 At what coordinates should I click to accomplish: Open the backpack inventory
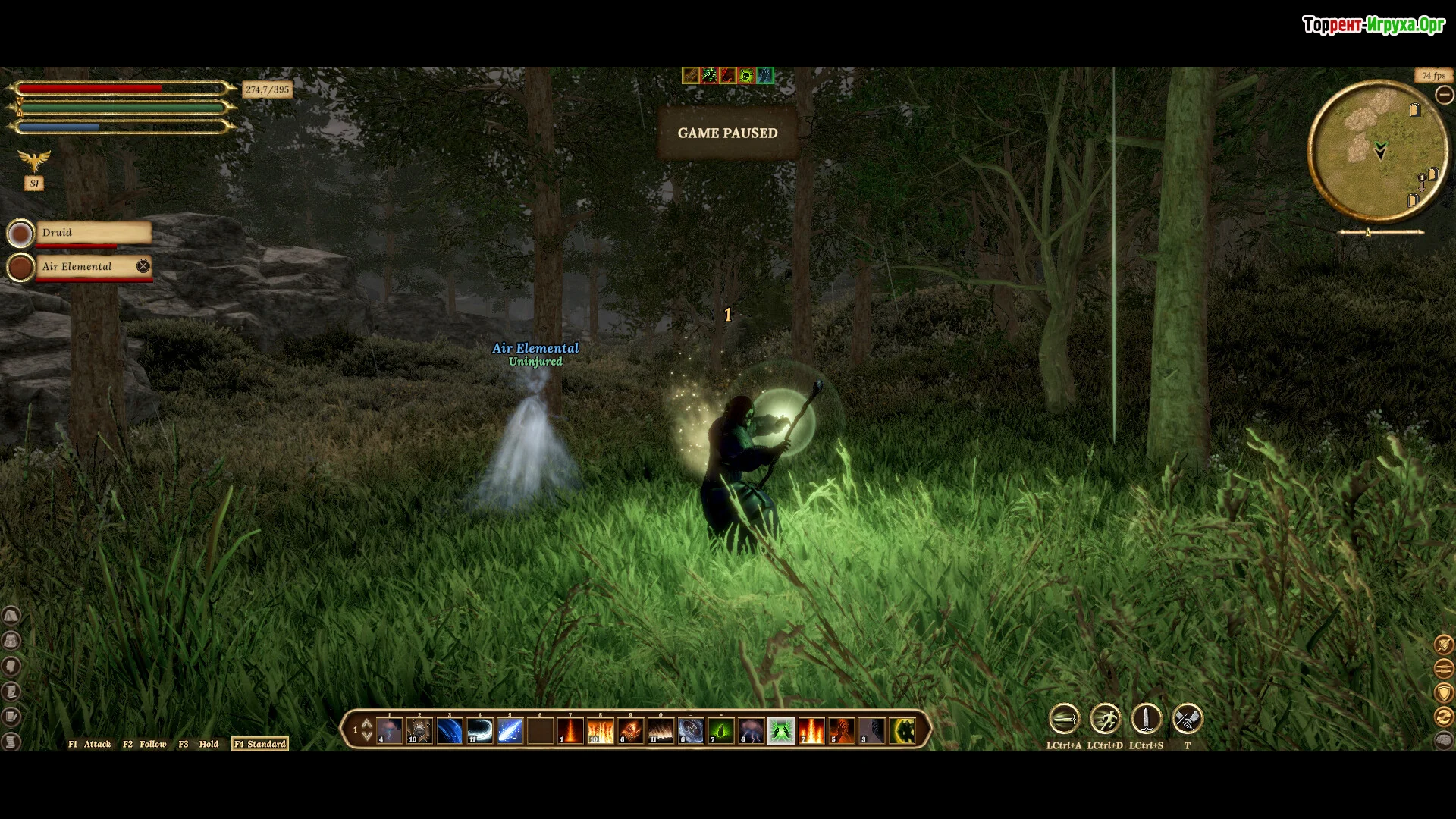[11, 641]
